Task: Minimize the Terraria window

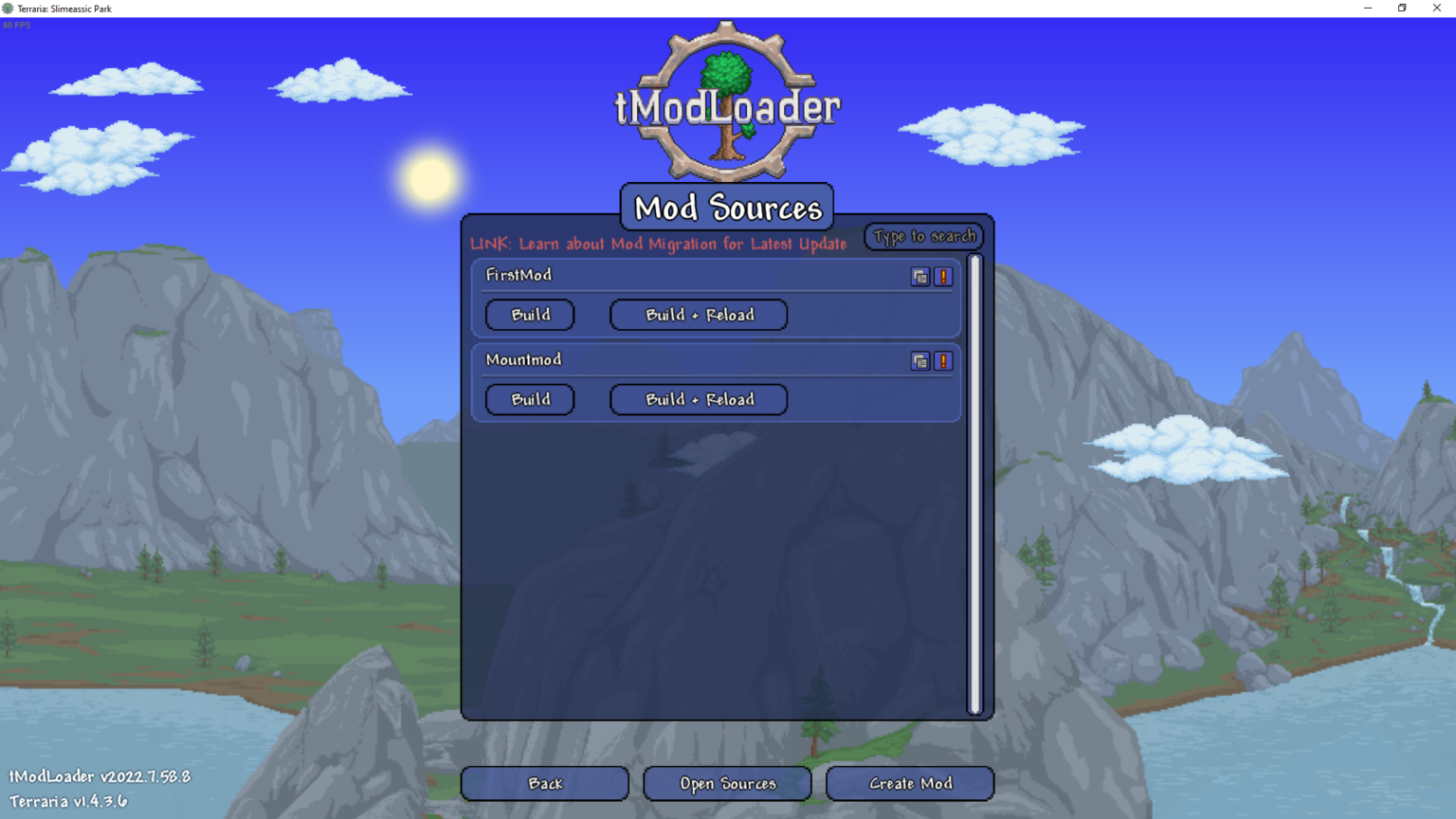Action: click(x=1367, y=8)
